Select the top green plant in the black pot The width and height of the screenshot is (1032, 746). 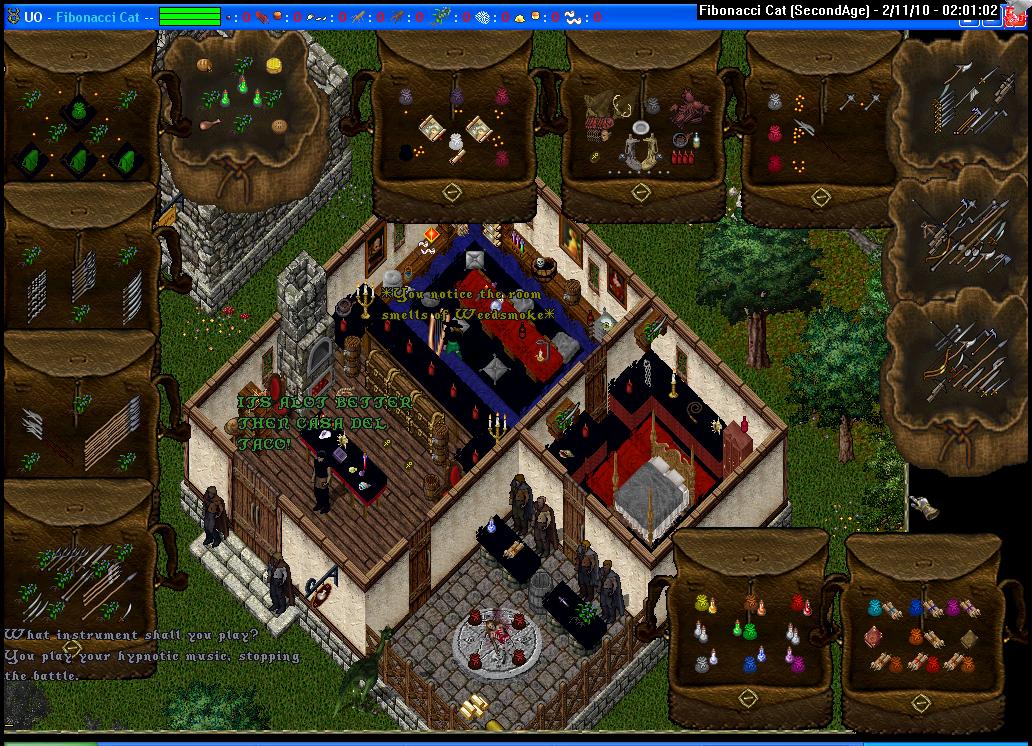tap(80, 109)
